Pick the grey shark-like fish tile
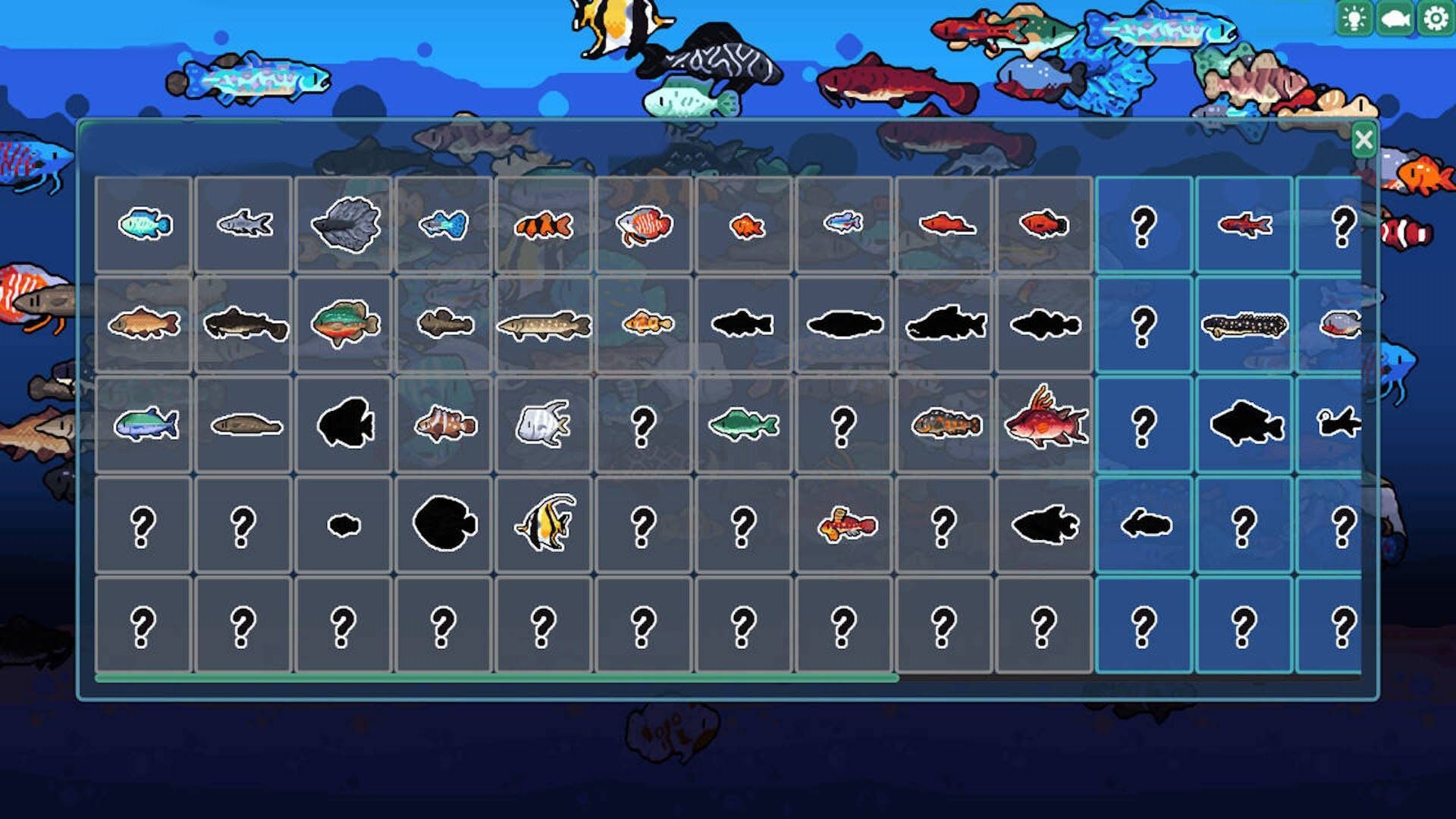This screenshot has width=1456, height=819. (244, 224)
